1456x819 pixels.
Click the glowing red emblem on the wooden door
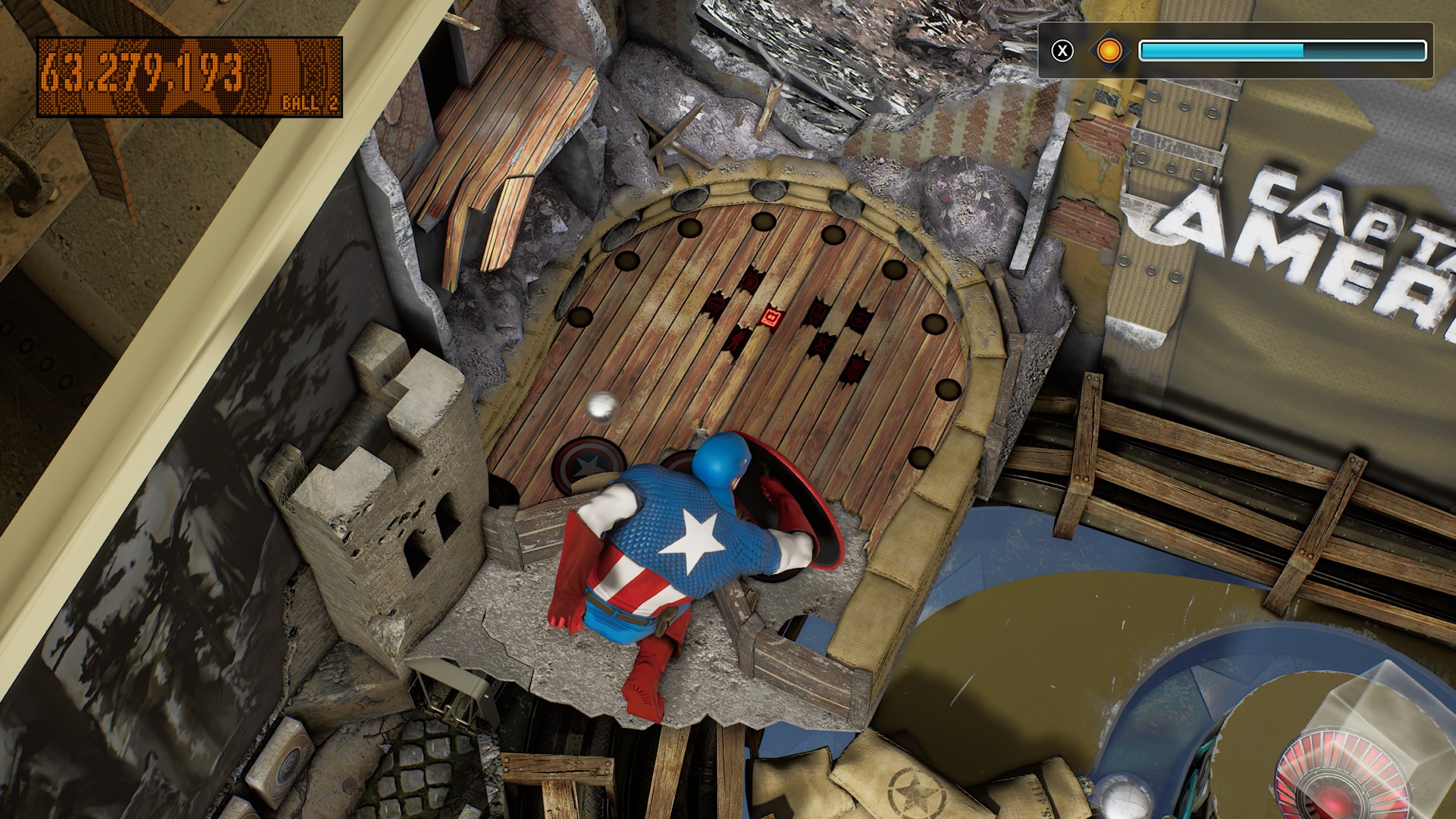772,317
